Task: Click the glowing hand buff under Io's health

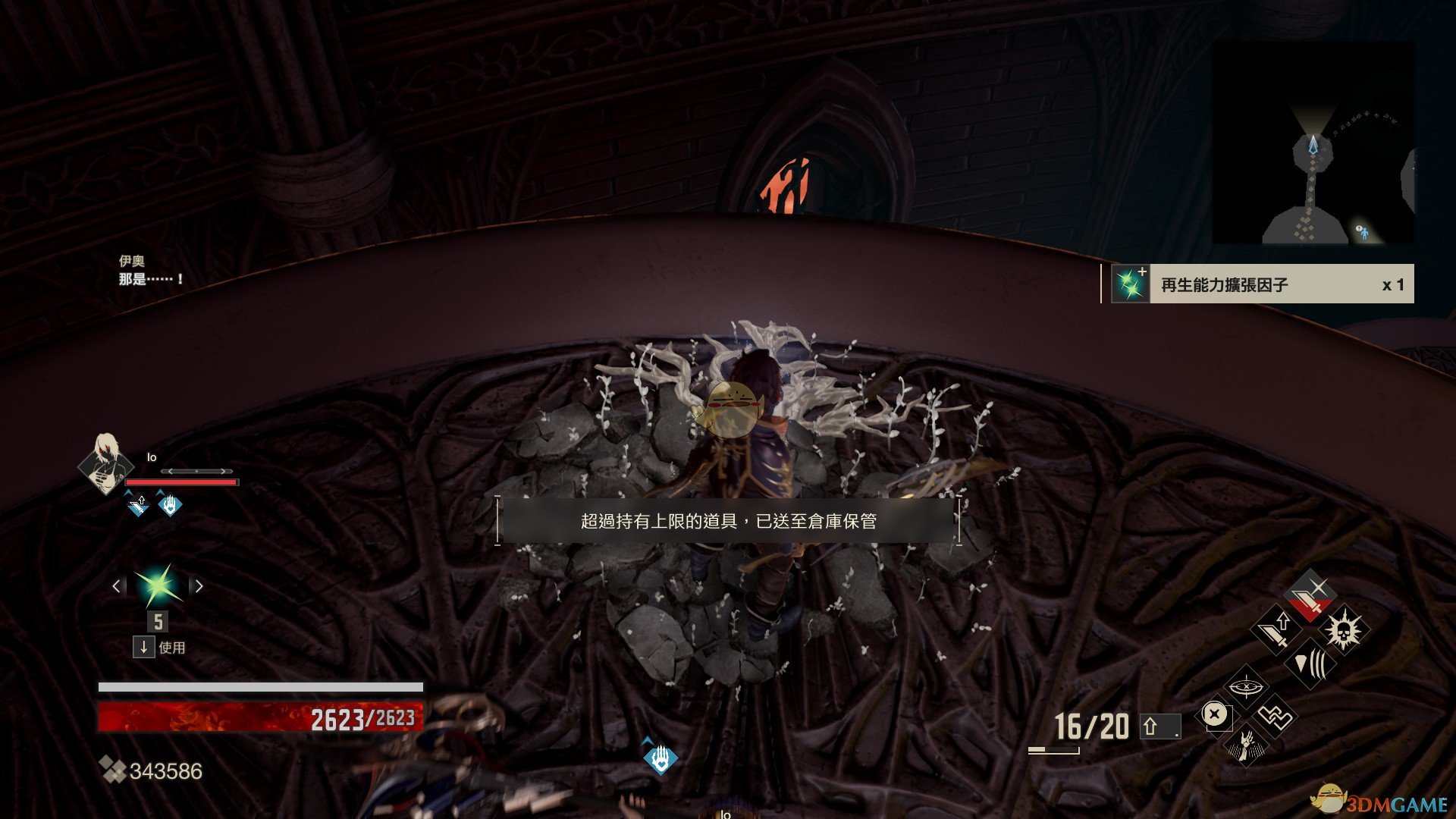Action: pyautogui.click(x=169, y=504)
